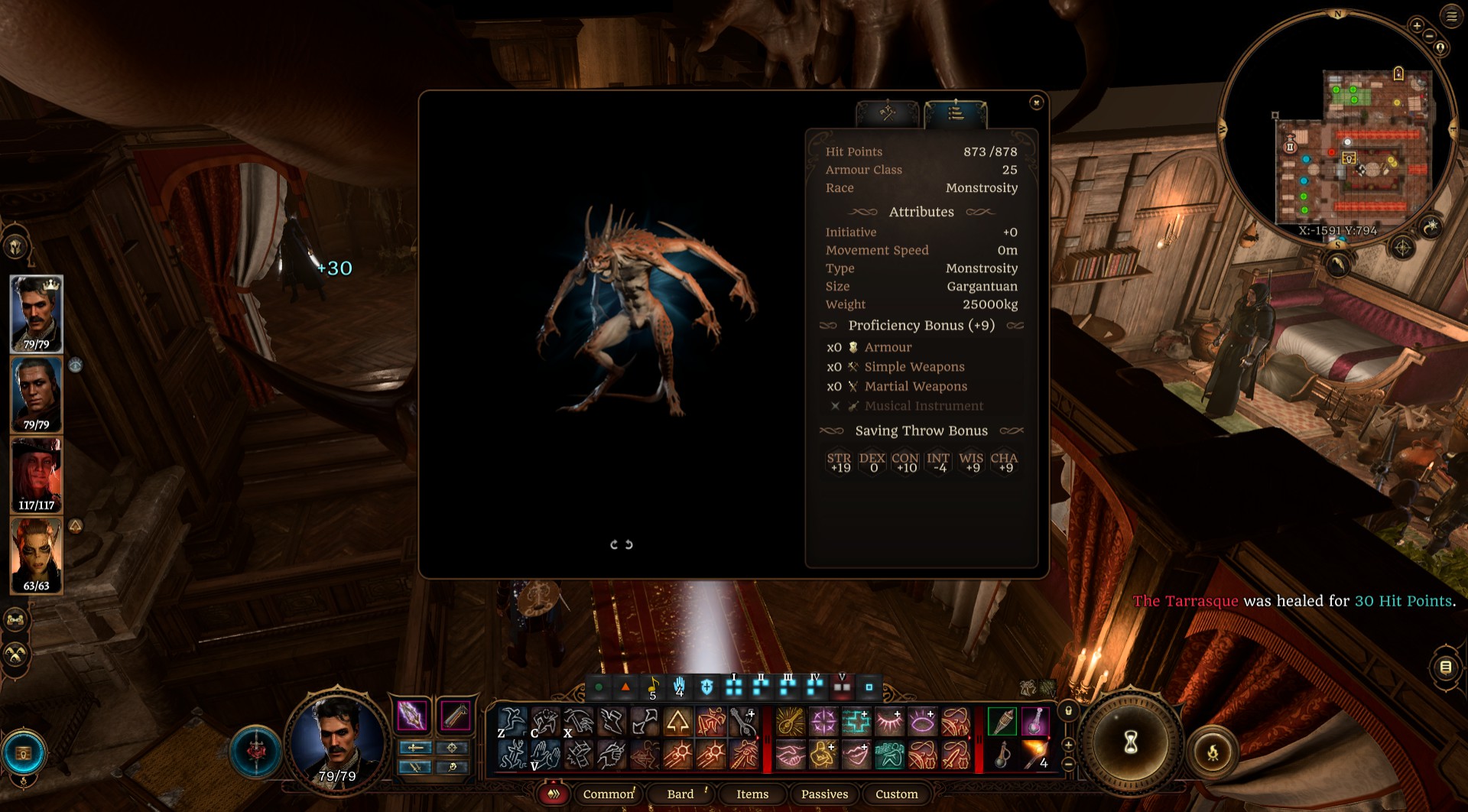Click the campfire rest button

[x=1212, y=753]
